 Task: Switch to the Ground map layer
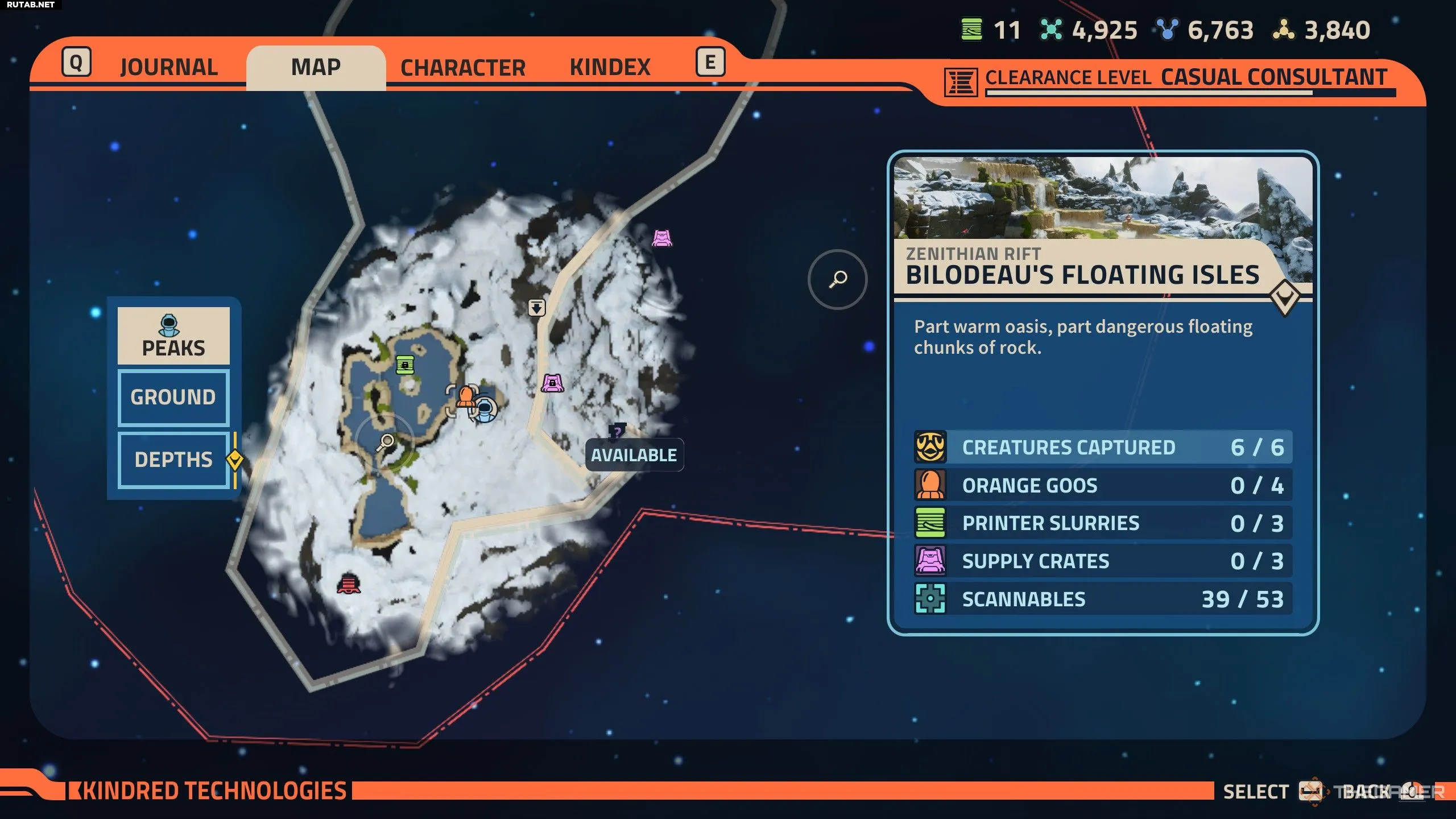173,397
